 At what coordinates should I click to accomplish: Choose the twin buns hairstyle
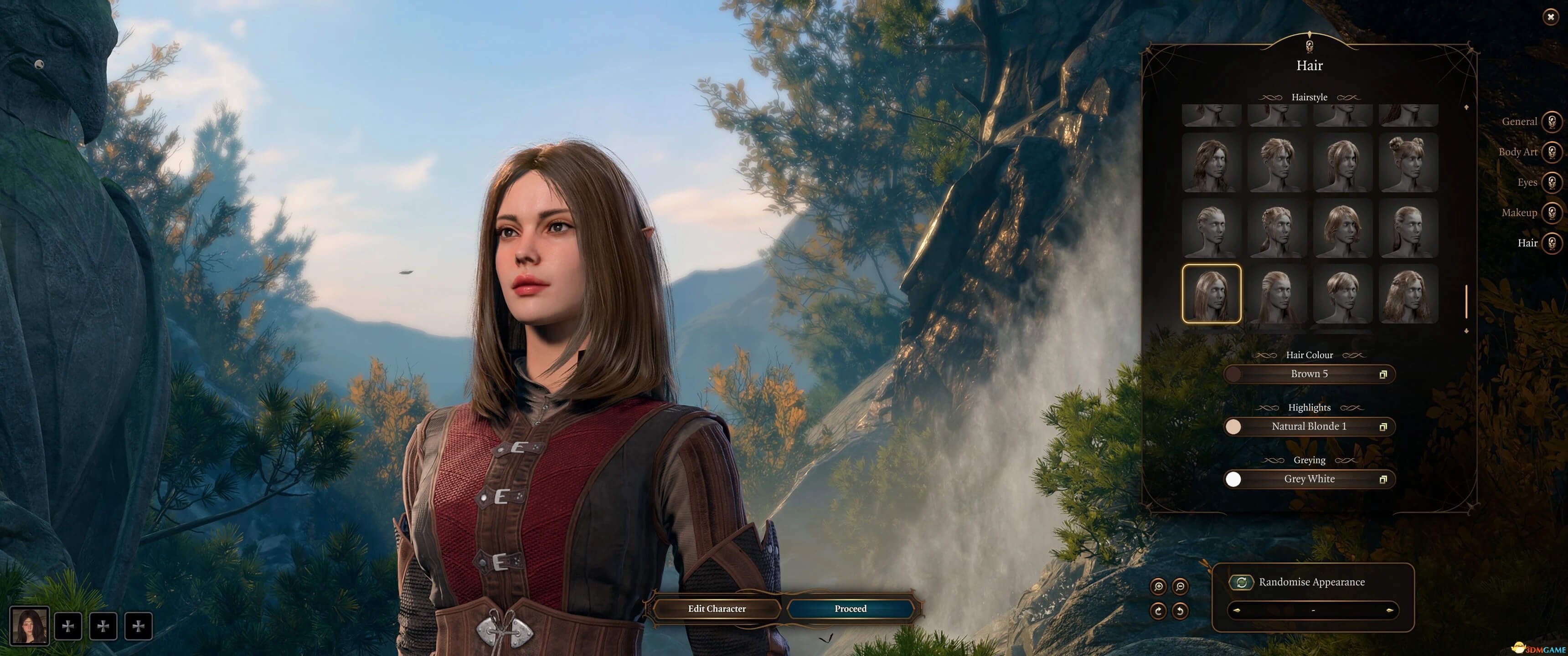coord(1408,163)
